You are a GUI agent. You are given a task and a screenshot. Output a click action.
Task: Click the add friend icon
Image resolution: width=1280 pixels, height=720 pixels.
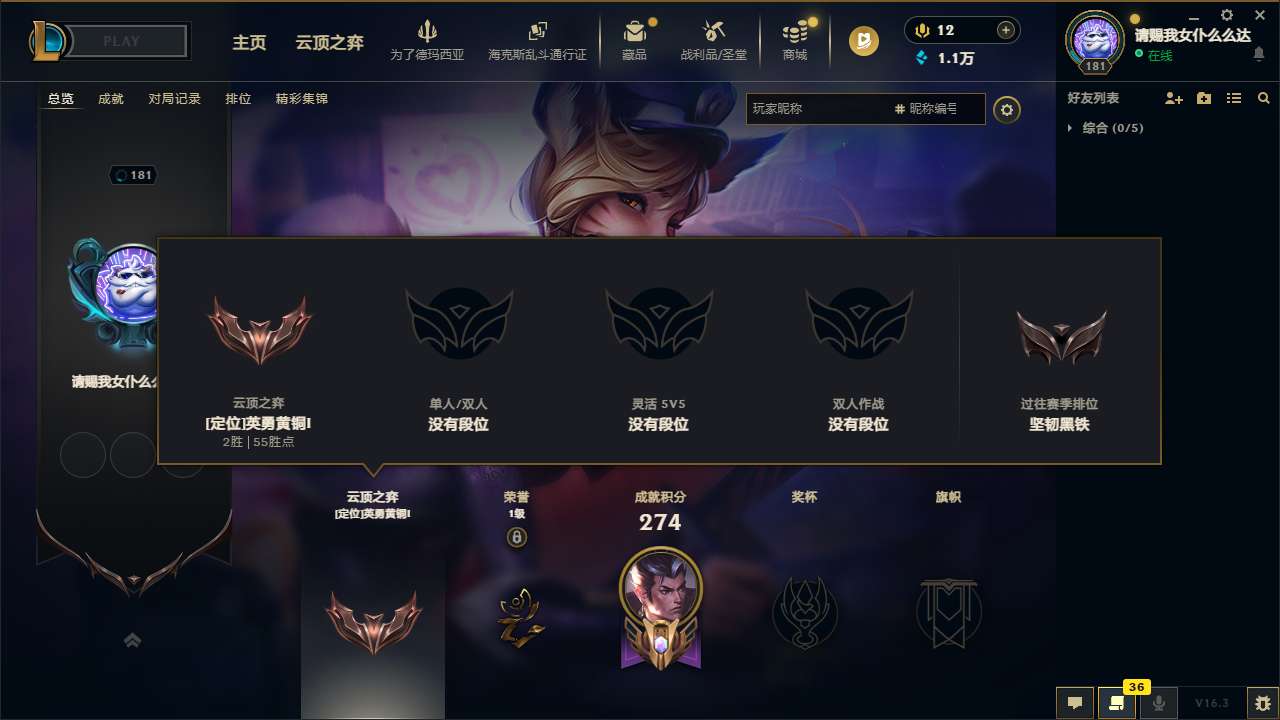click(x=1173, y=98)
